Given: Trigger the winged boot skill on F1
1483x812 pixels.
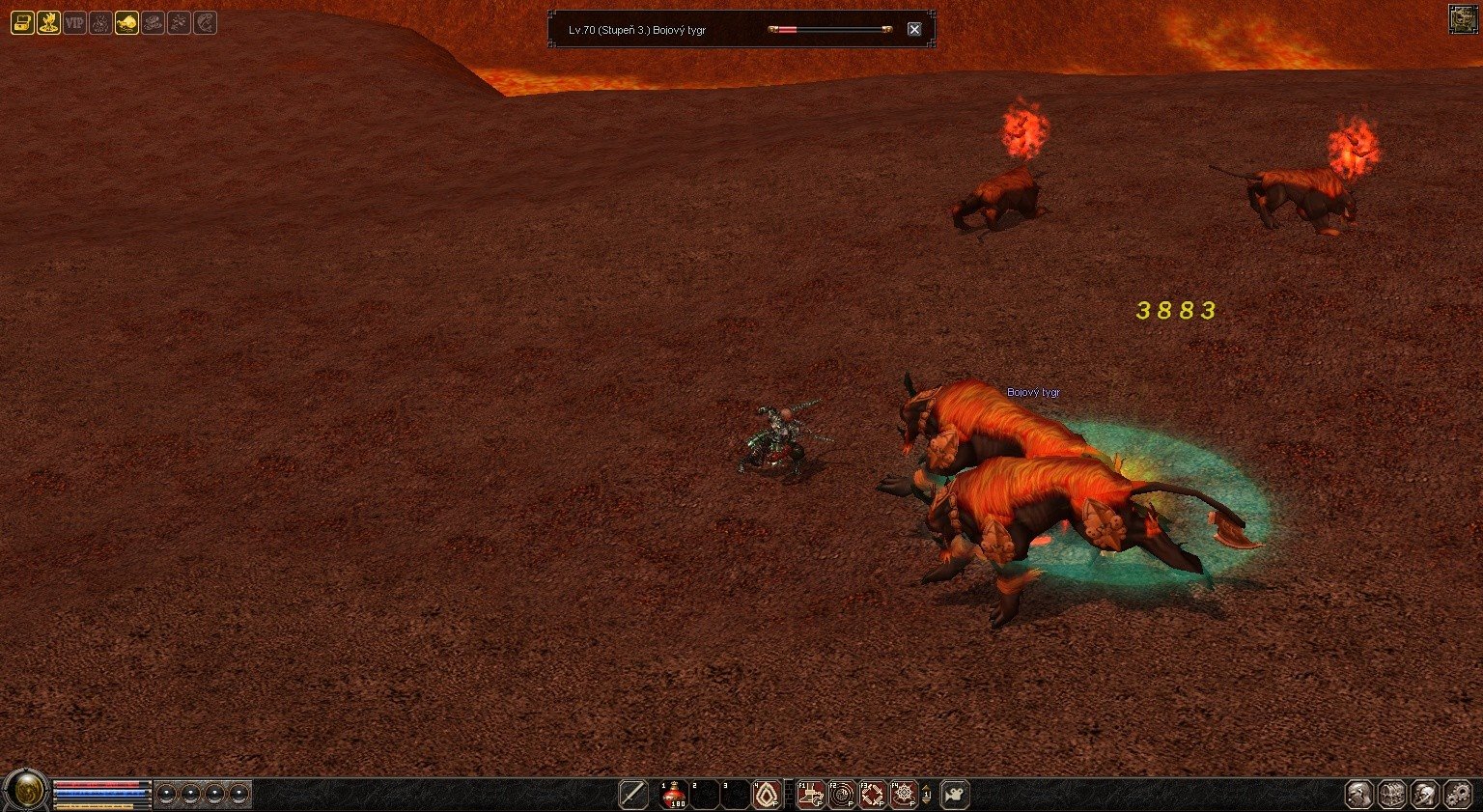Looking at the screenshot, I should pos(811,794).
